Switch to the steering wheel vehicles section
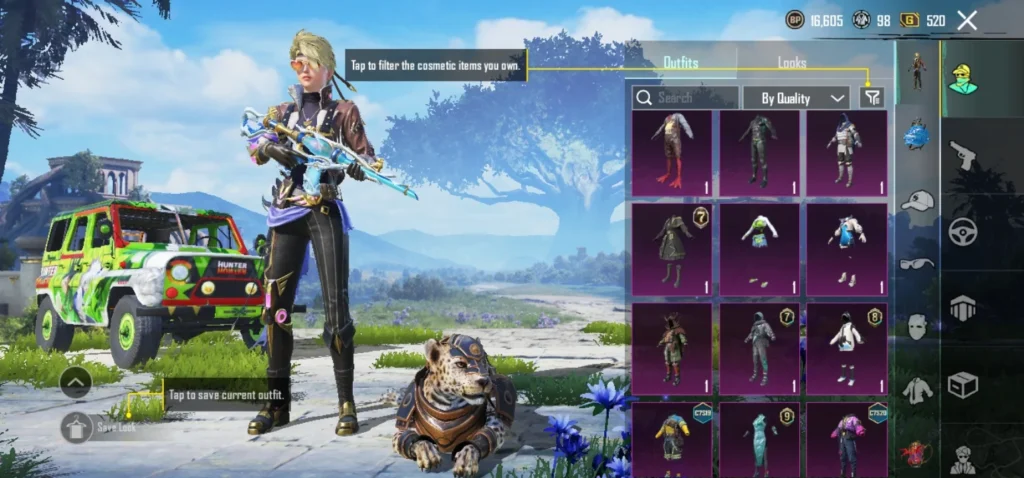The width and height of the screenshot is (1024, 478). coord(963,231)
